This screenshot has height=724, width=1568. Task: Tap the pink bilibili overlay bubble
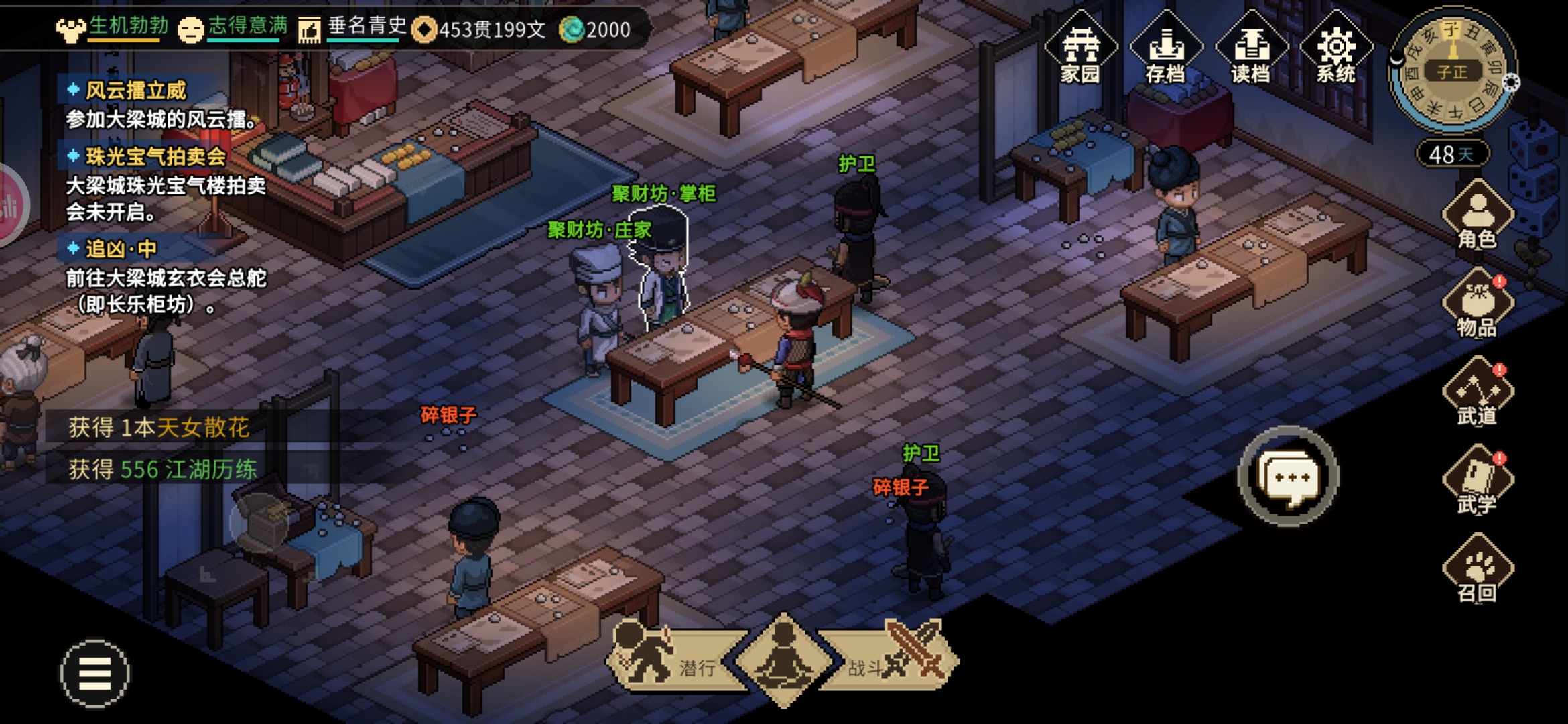click(11, 206)
